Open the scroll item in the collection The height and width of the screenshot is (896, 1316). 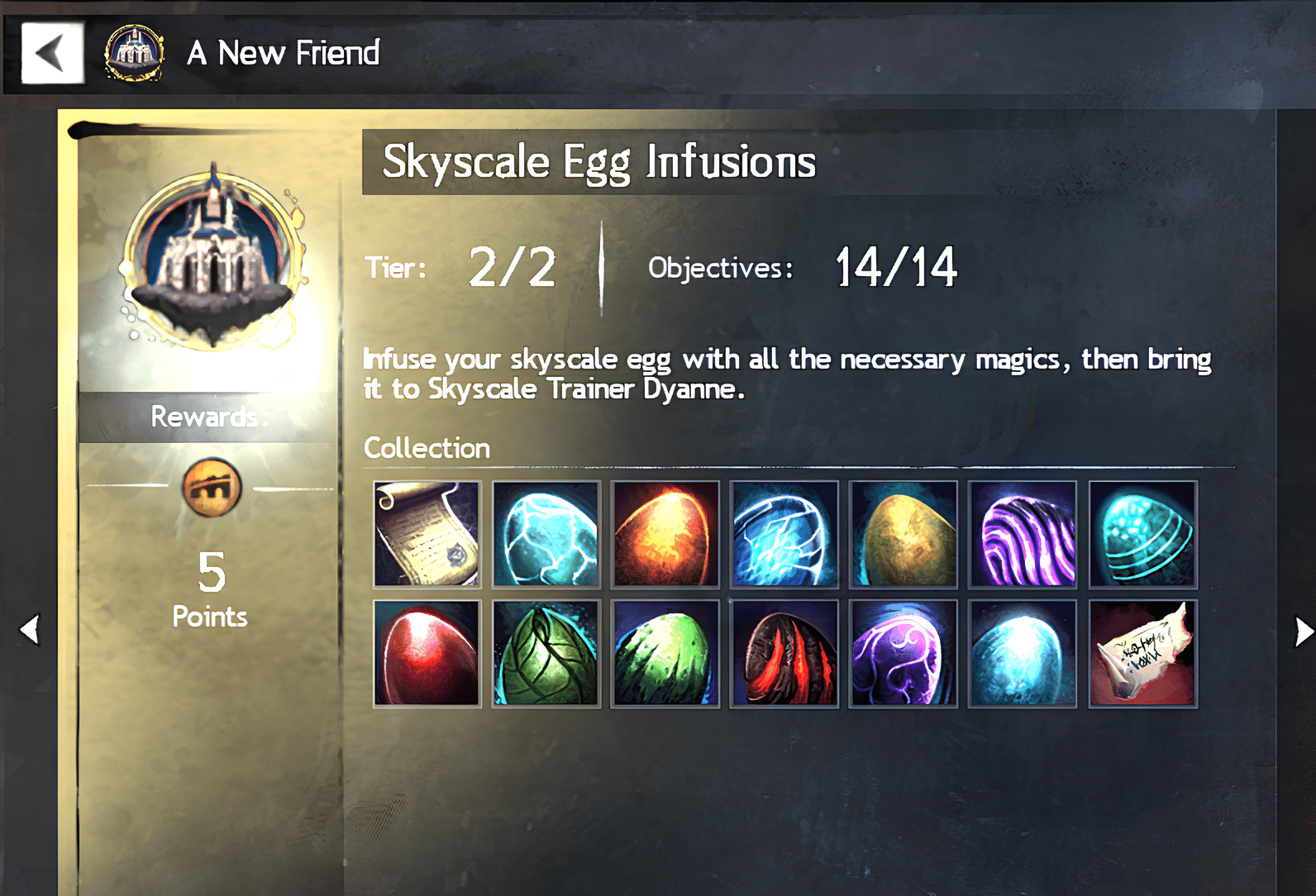(427, 534)
